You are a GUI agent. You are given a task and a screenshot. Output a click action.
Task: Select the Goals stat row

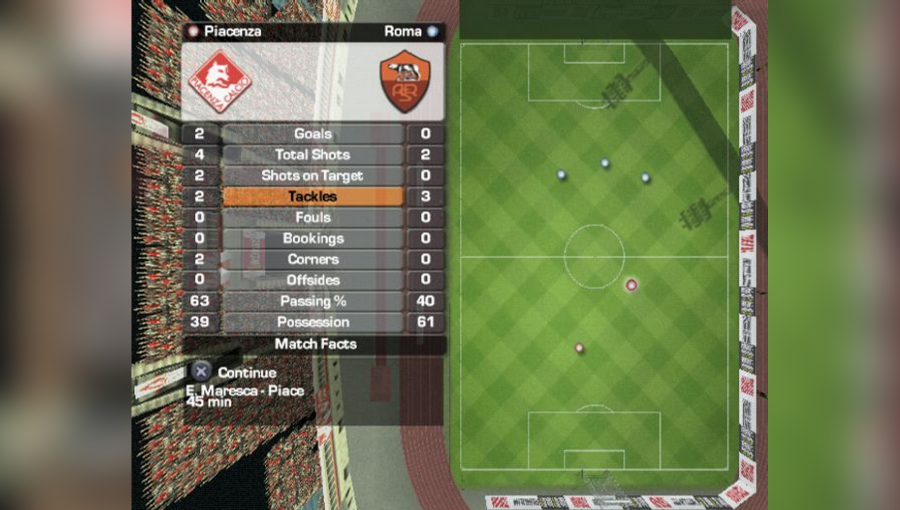click(x=313, y=134)
